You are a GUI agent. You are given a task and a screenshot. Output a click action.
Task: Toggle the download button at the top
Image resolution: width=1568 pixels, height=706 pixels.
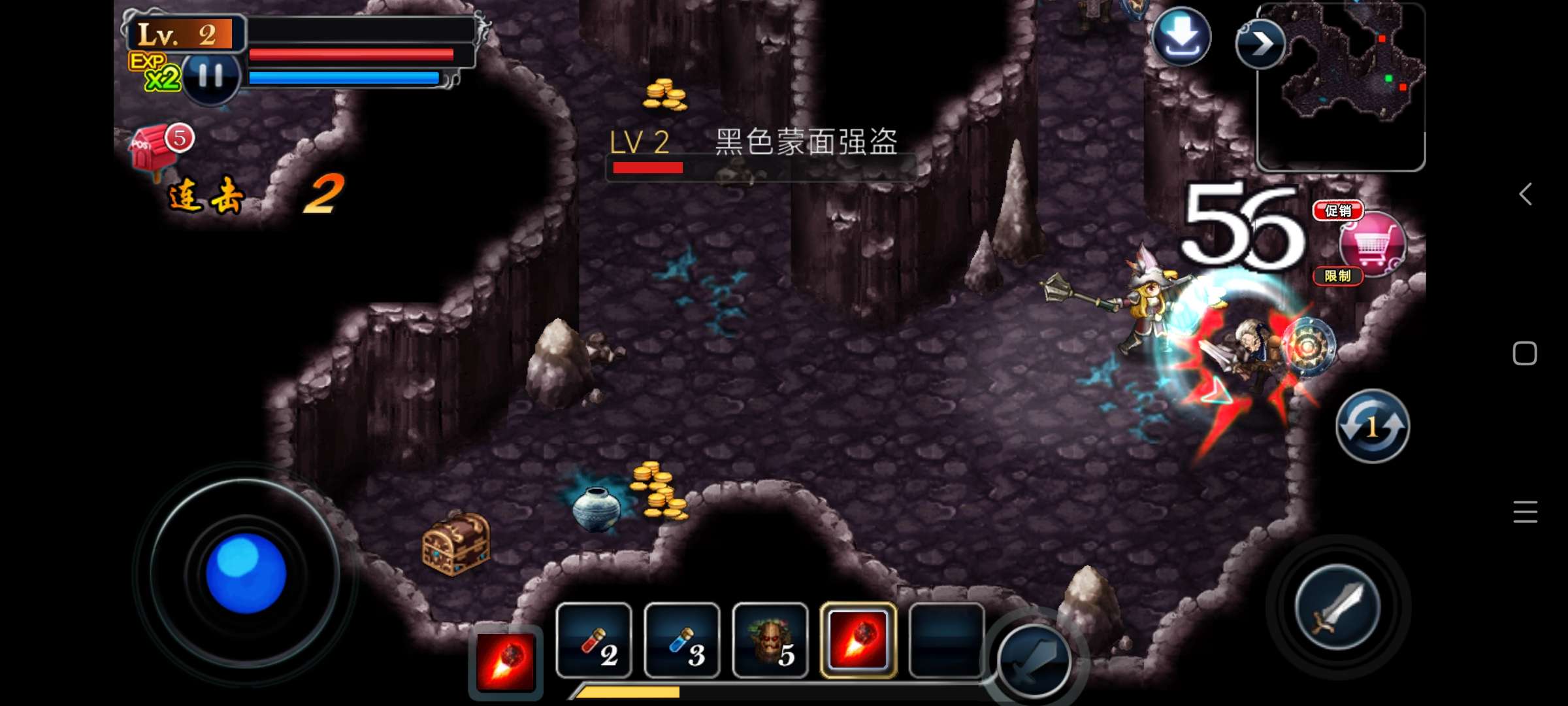click(1183, 37)
